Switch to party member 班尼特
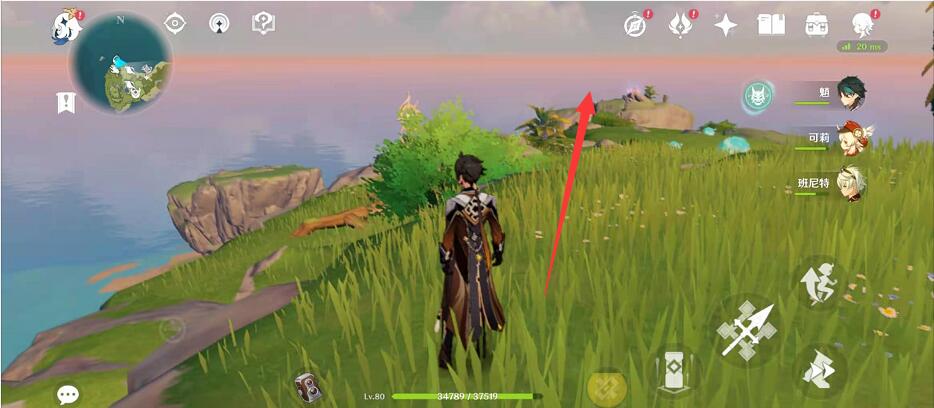This screenshot has height=408, width=934. pyautogui.click(x=850, y=183)
